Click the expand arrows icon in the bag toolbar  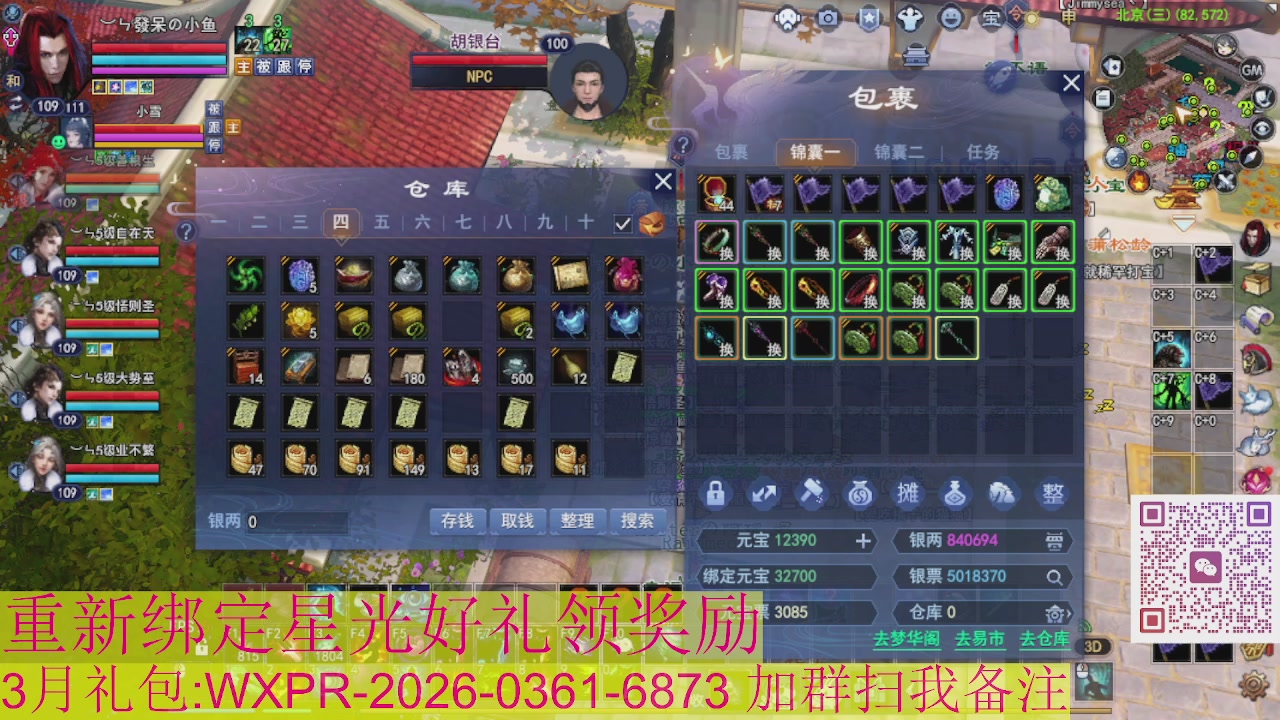[x=764, y=495]
